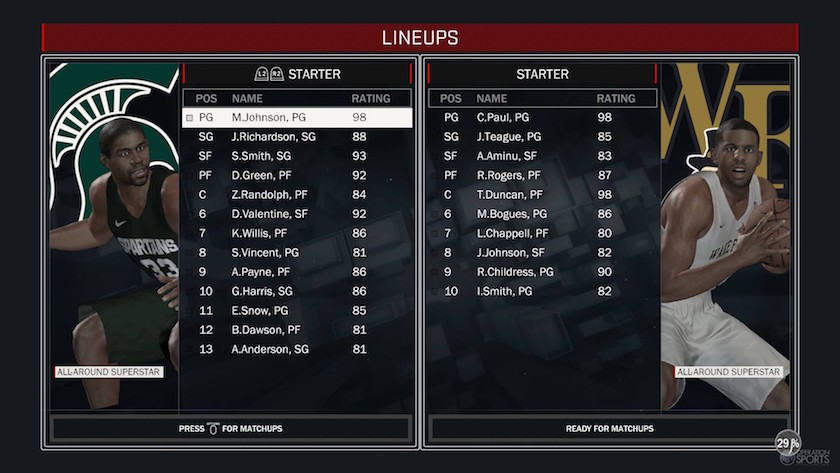
Task: Select C.Paul in the right lineup
Action: click(x=542, y=118)
